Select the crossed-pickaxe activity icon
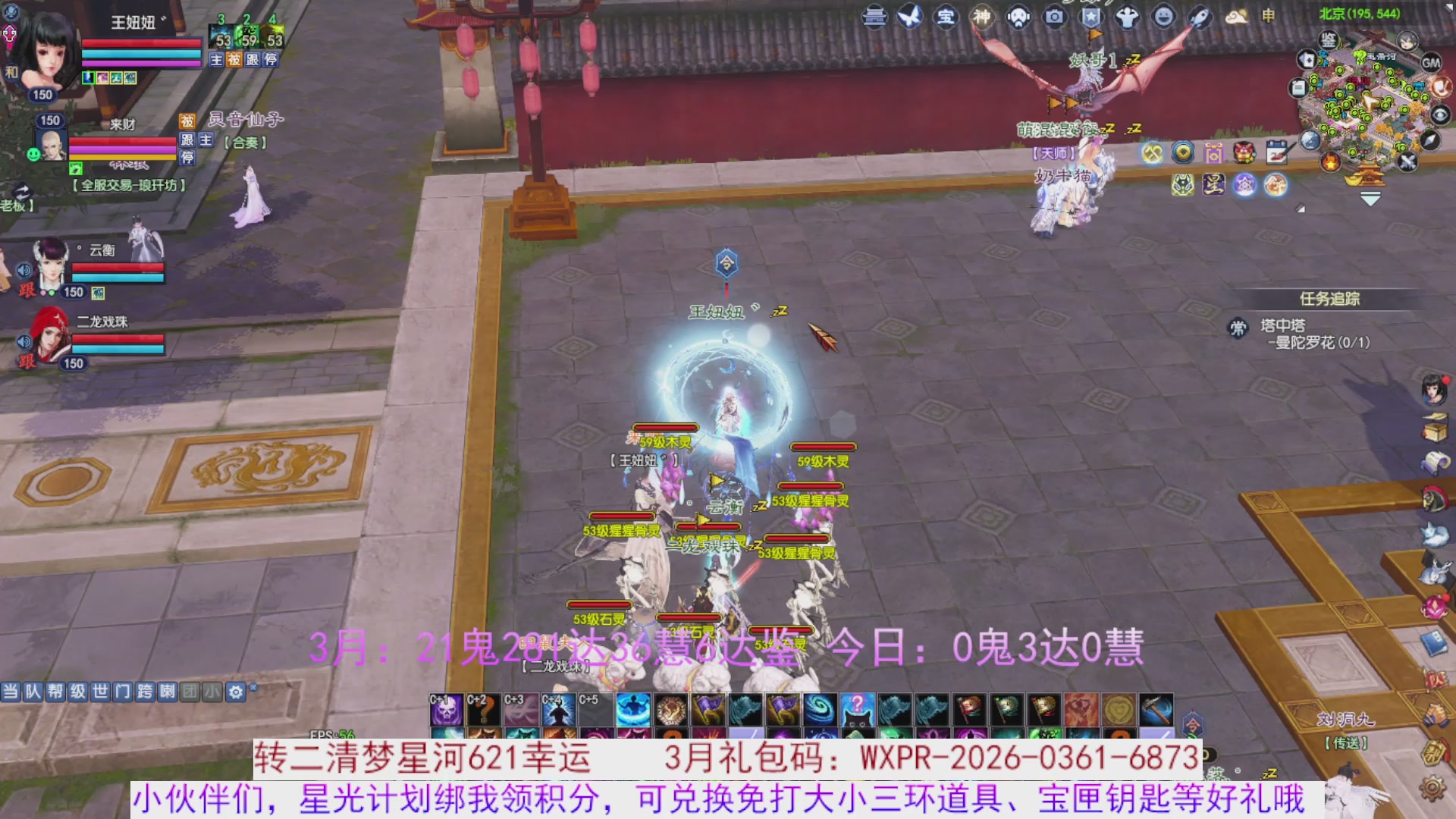The width and height of the screenshot is (1456, 819). tap(1150, 152)
